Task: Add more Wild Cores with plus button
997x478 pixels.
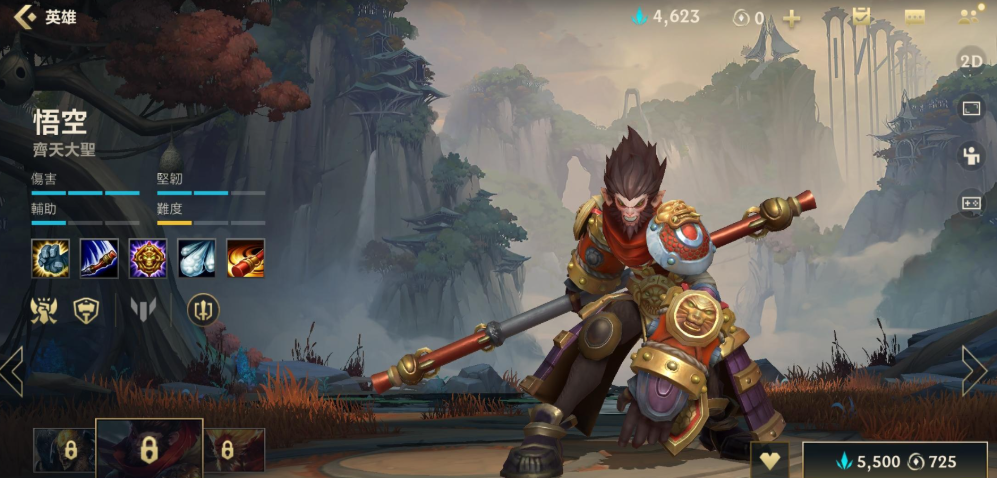Action: 791,18
